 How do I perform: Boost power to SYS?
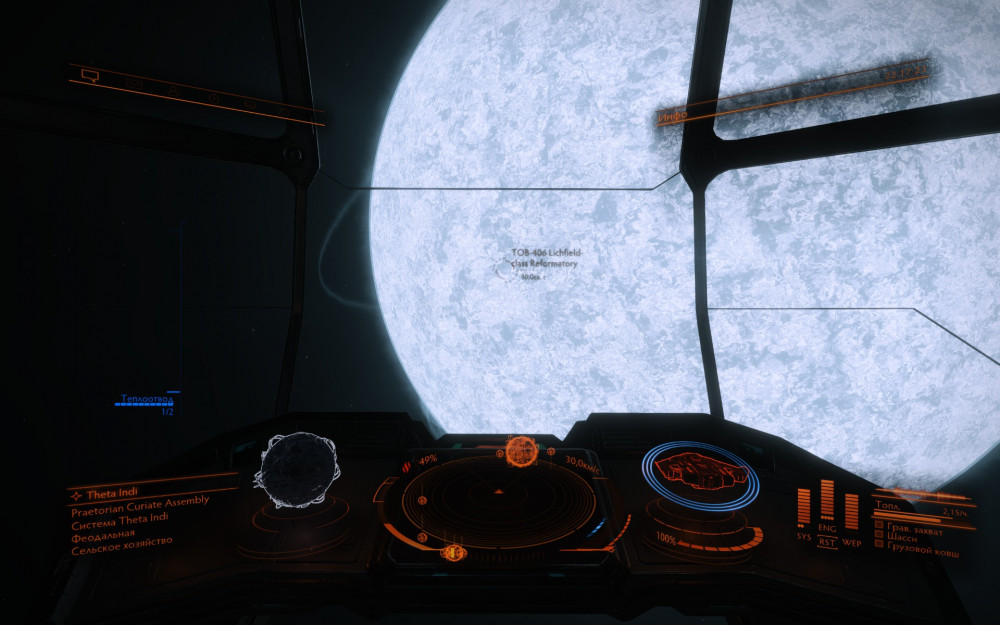coord(803,538)
